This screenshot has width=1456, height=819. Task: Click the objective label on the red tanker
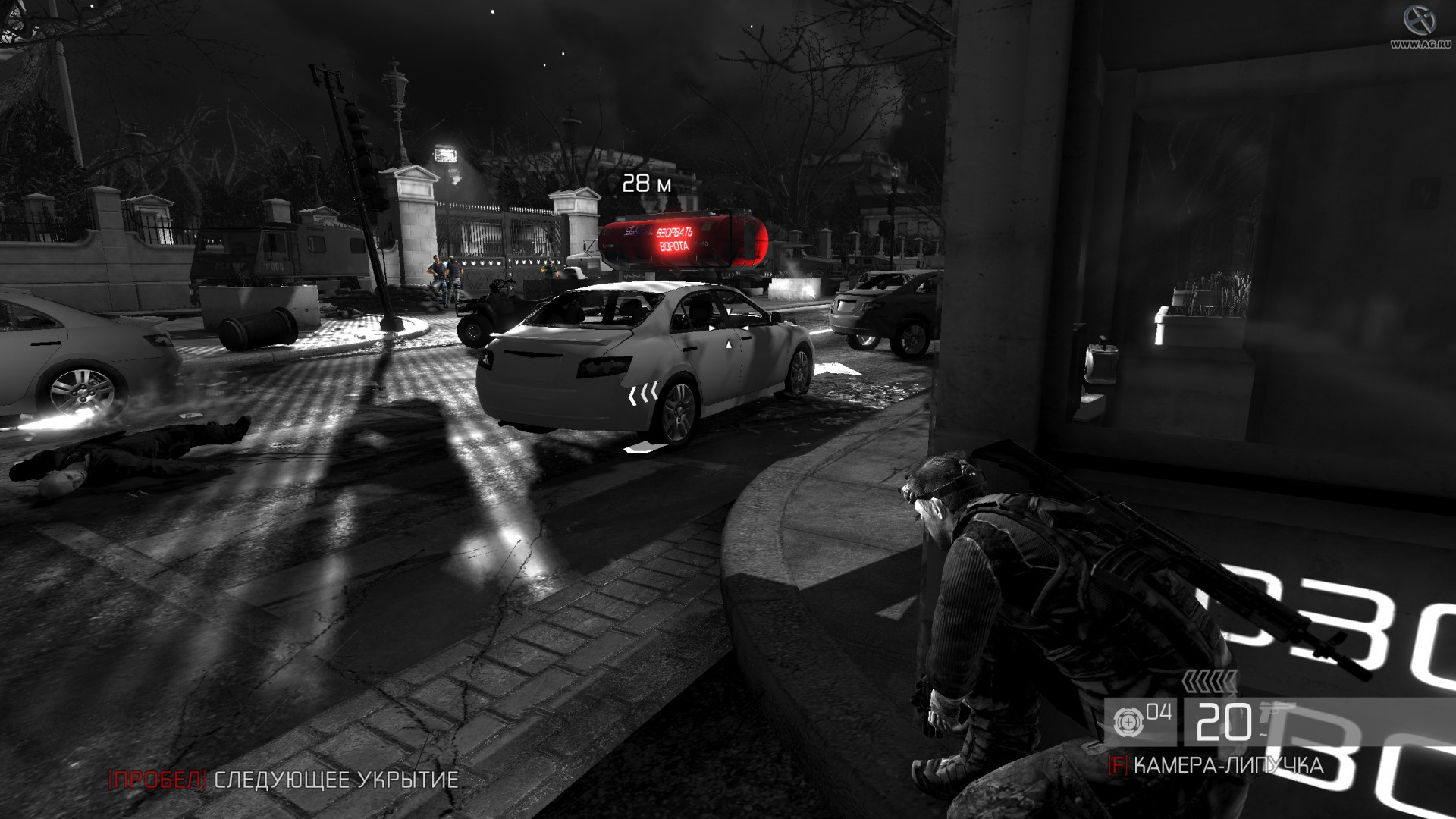673,240
